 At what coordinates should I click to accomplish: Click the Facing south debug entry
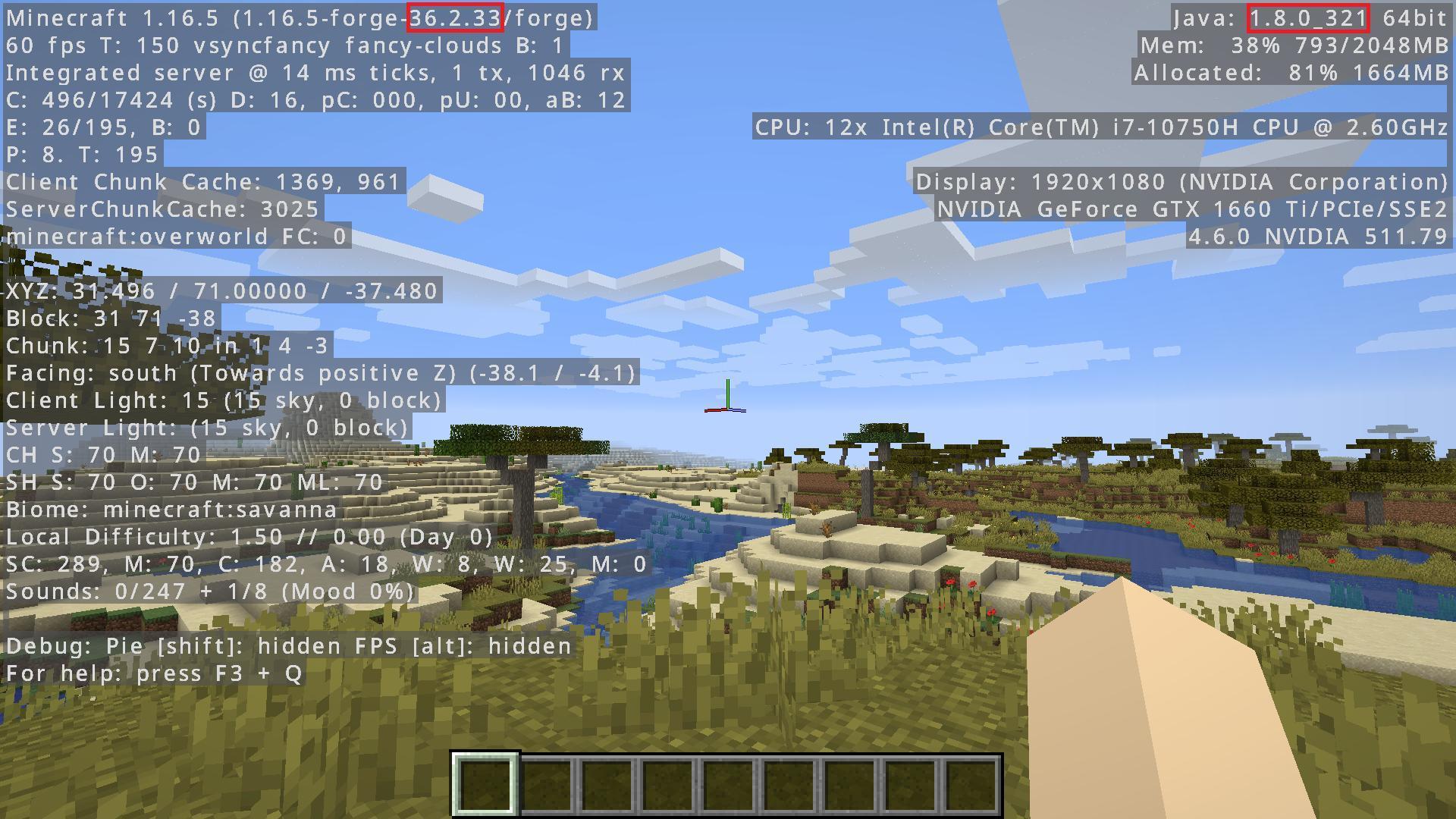coord(318,373)
